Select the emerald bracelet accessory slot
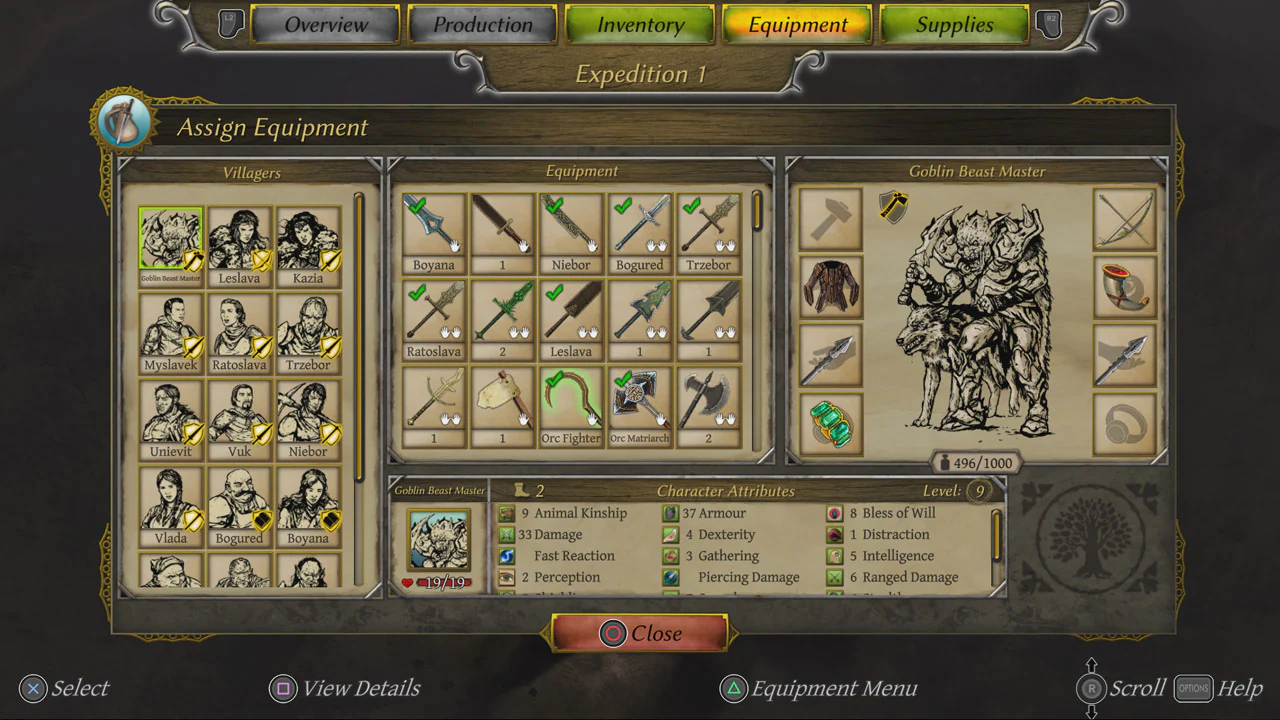The image size is (1280, 720). [x=830, y=424]
